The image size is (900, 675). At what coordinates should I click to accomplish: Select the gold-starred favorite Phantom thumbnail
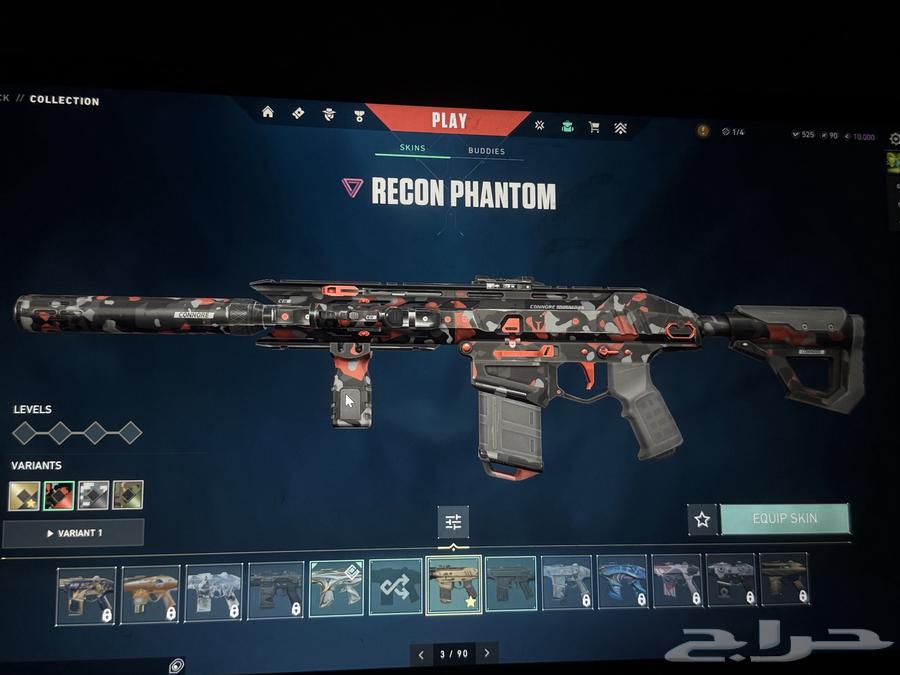click(453, 585)
